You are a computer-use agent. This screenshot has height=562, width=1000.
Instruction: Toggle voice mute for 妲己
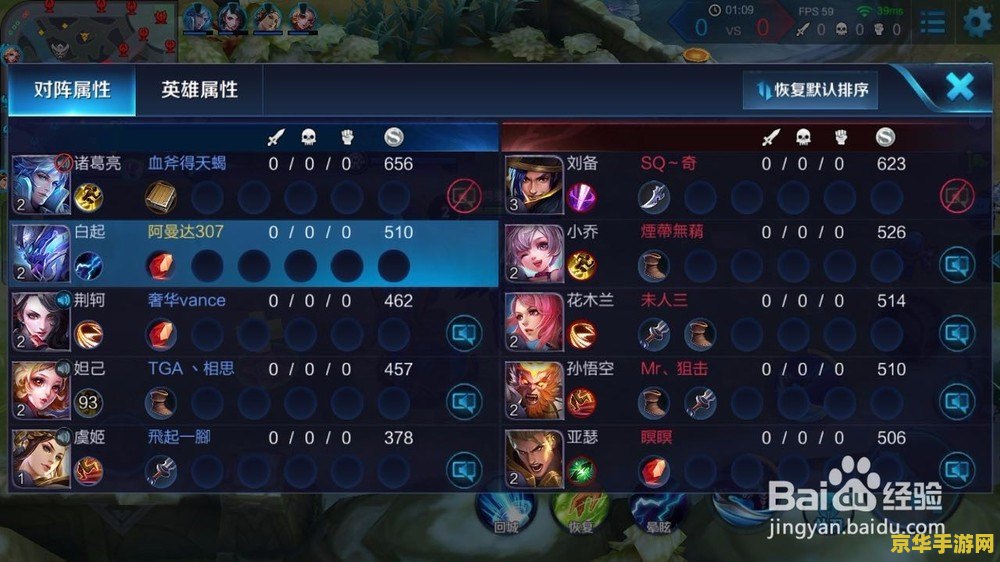(x=463, y=402)
